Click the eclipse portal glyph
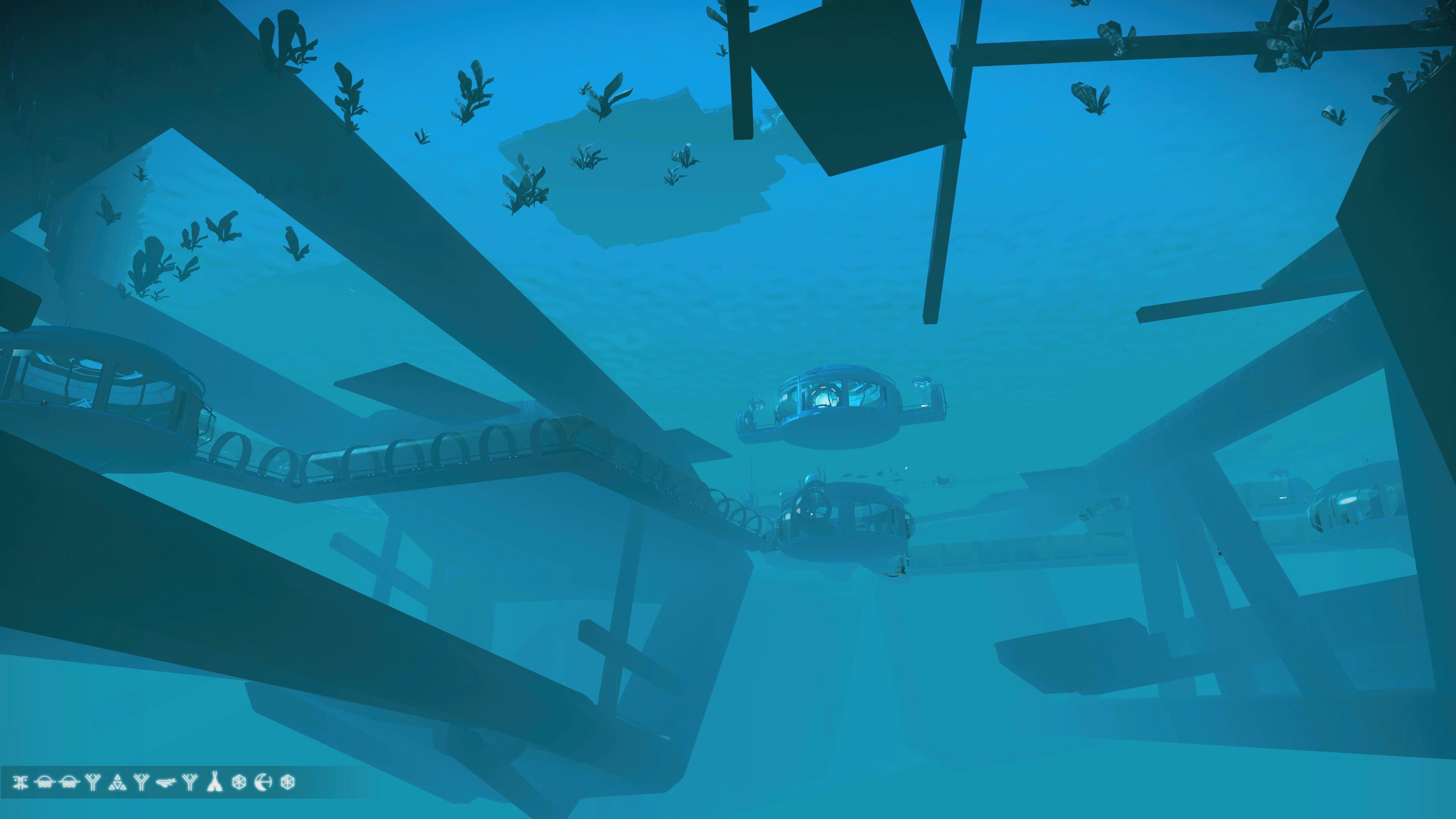Screen dimensions: 1456x819 coord(264,782)
